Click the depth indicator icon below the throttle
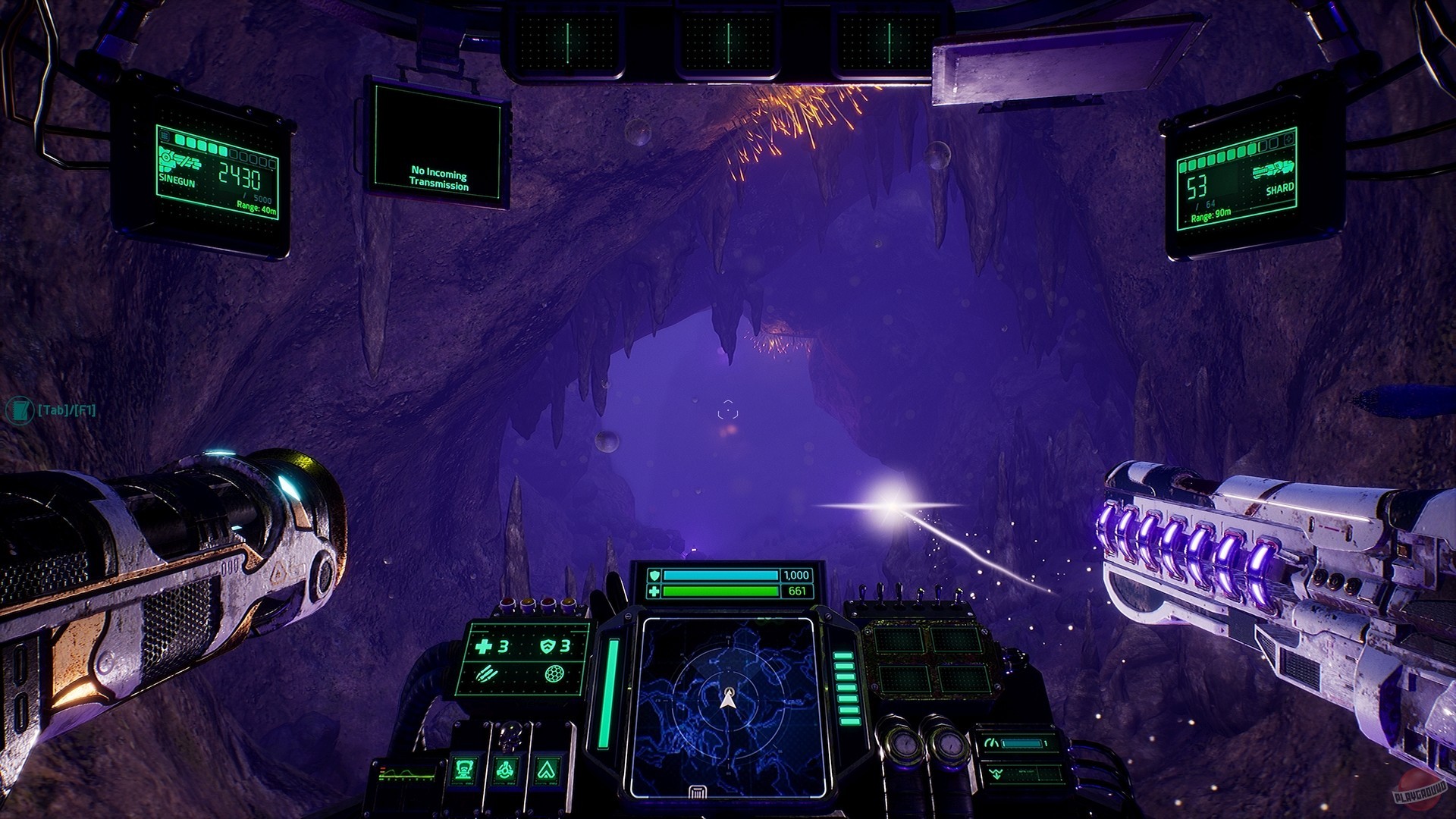 [x=995, y=775]
